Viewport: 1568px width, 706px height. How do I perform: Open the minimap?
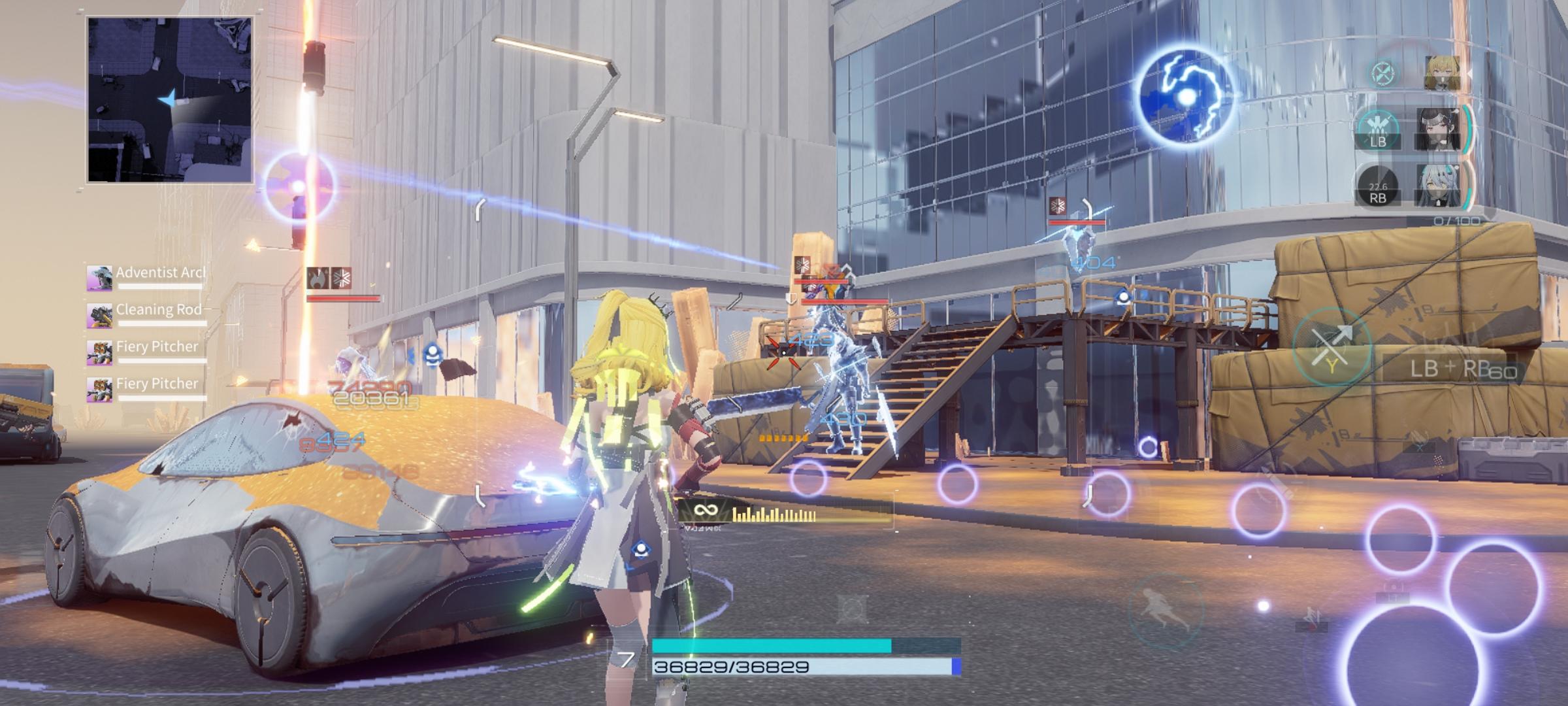point(169,99)
